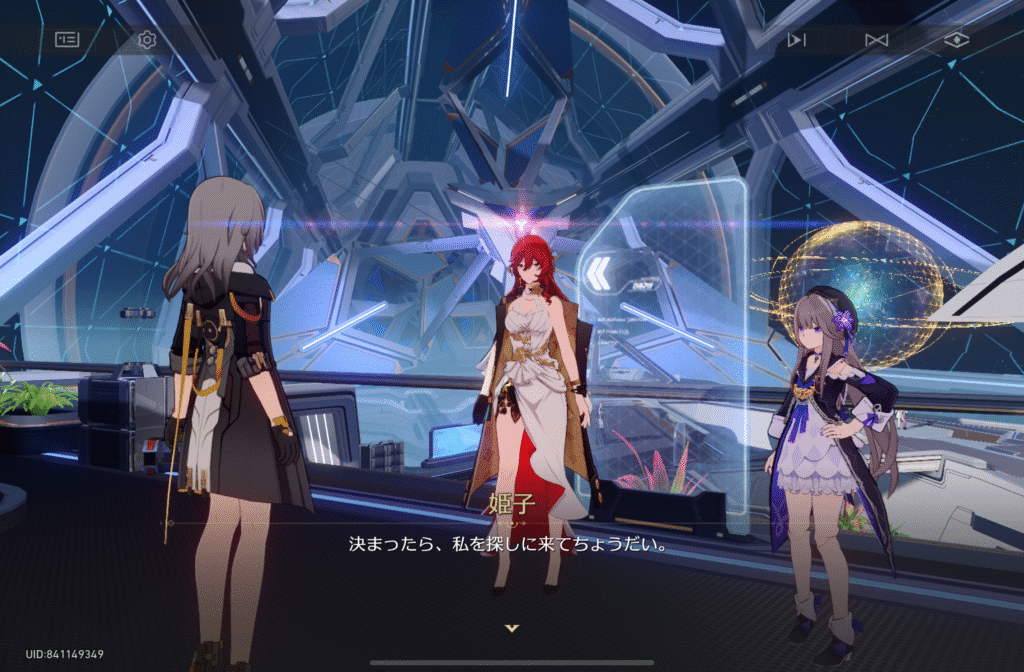The image size is (1024, 672).
Task: Skip the cutscene with the bow-tie icon
Action: (876, 40)
